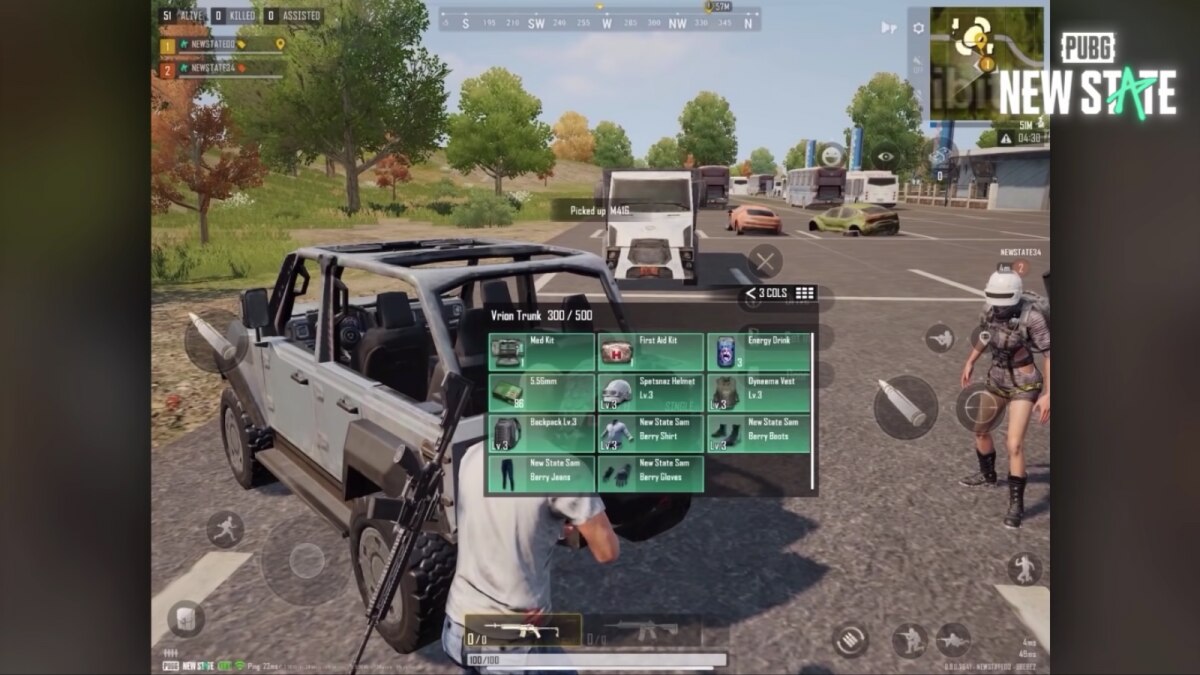Switch to the second weapon slot
Viewport: 1200px width, 675px height.
point(640,630)
